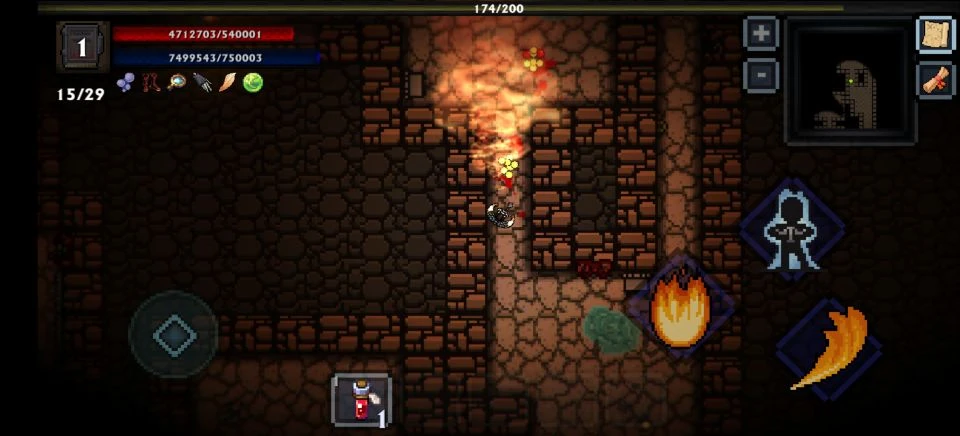Tap the virtual movement joystick
960x436 pixels.
click(174, 336)
